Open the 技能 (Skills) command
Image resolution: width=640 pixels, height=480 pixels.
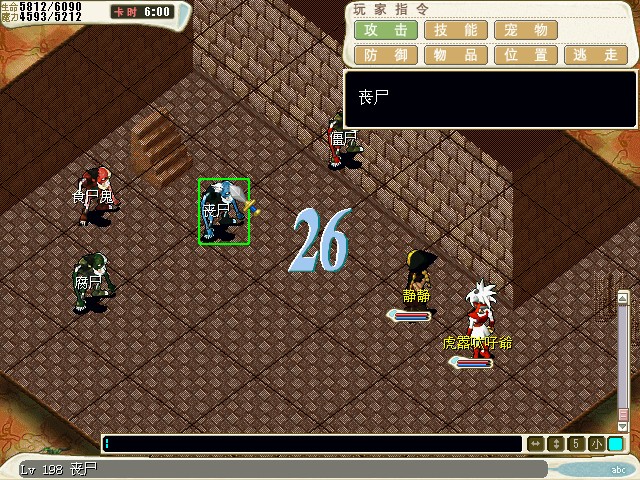456,30
